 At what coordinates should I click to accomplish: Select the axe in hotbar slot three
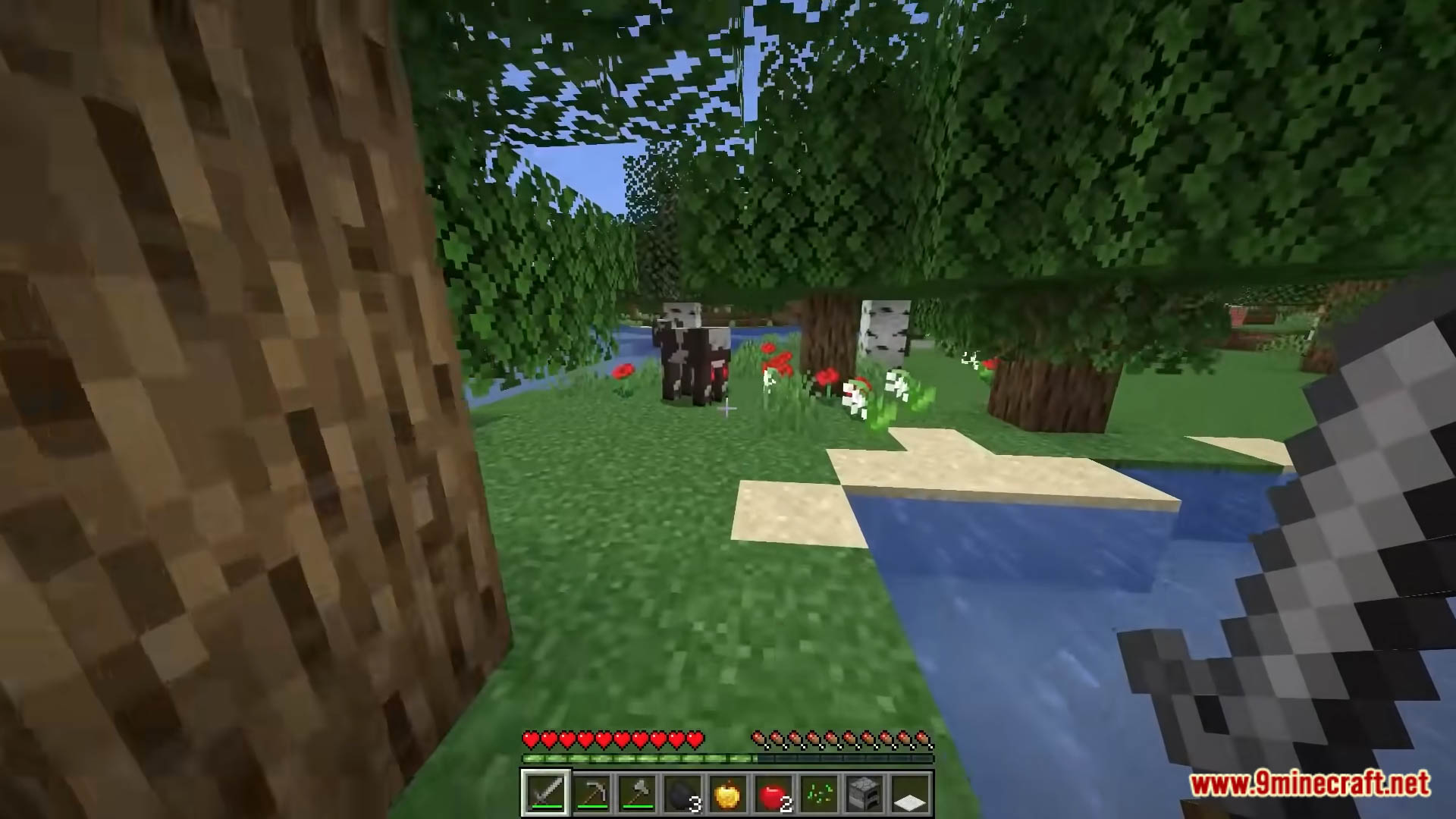click(635, 791)
